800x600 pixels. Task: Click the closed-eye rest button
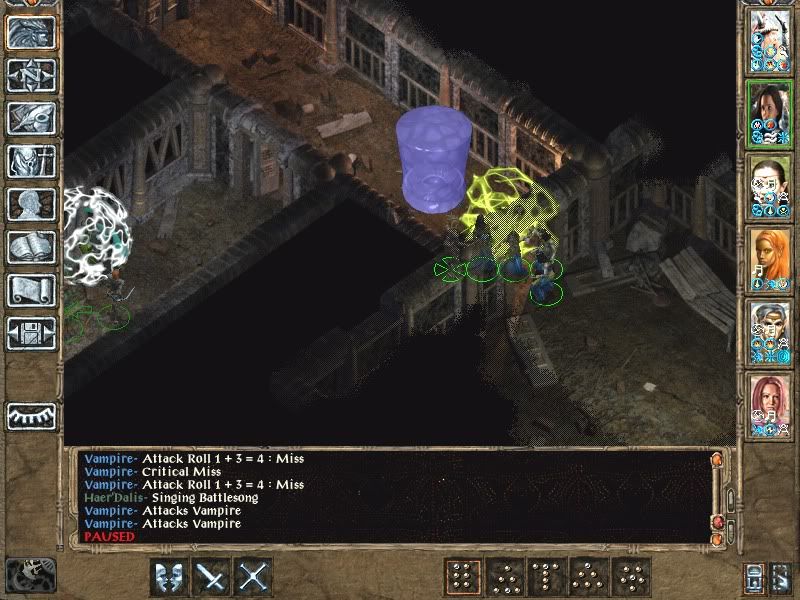(x=31, y=415)
